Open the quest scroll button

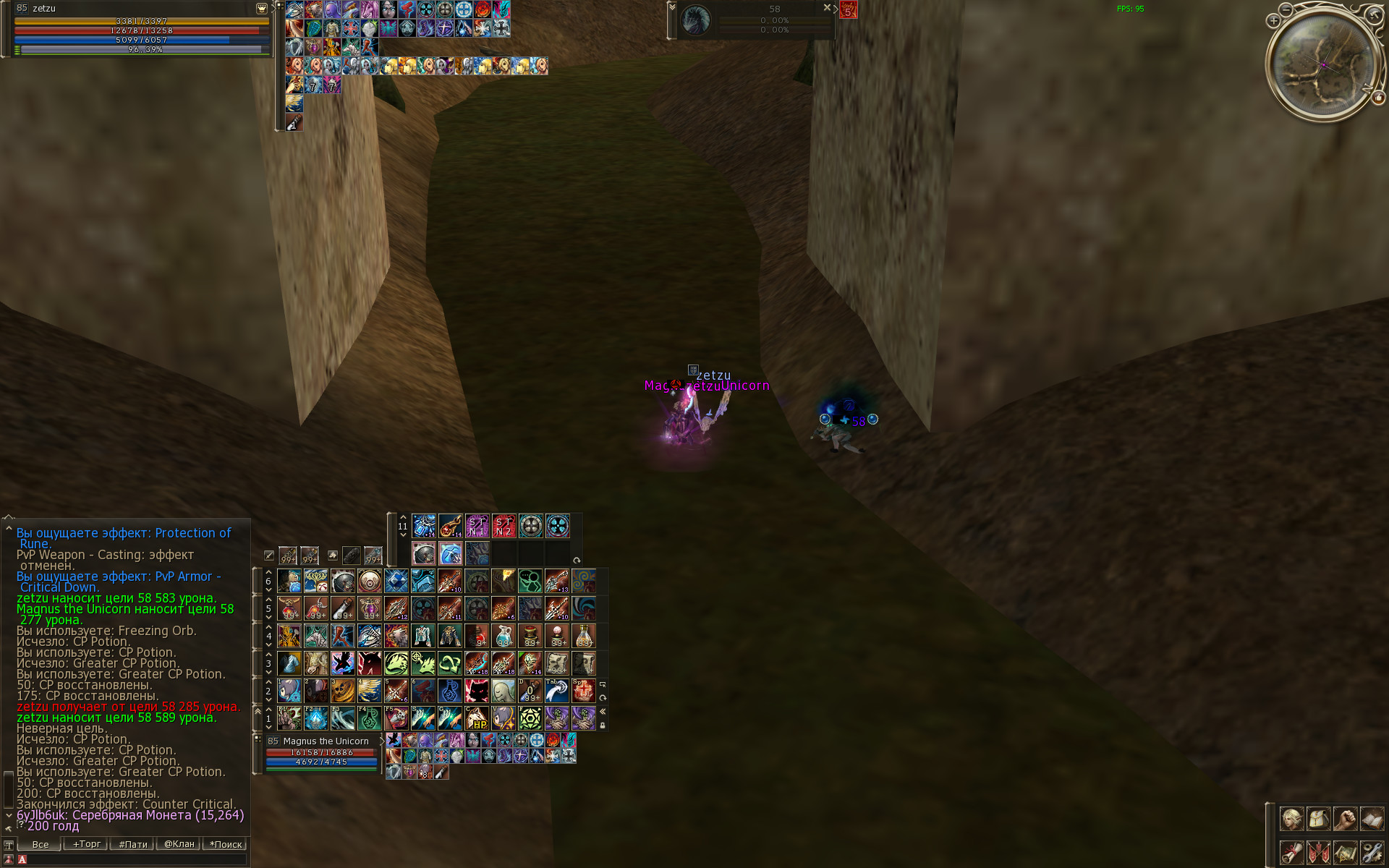(x=1291, y=852)
